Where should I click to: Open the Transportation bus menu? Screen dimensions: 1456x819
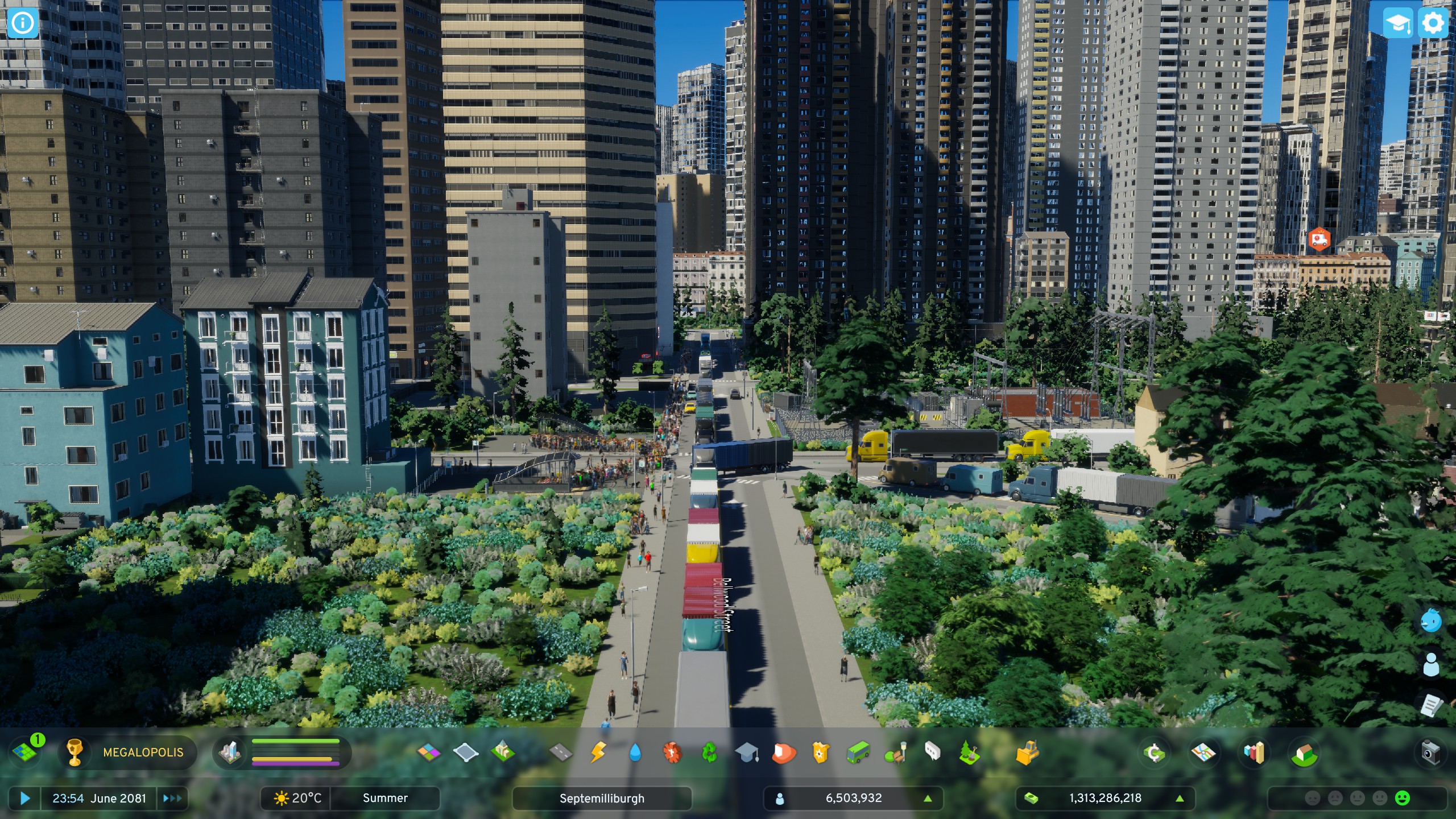coord(857,753)
